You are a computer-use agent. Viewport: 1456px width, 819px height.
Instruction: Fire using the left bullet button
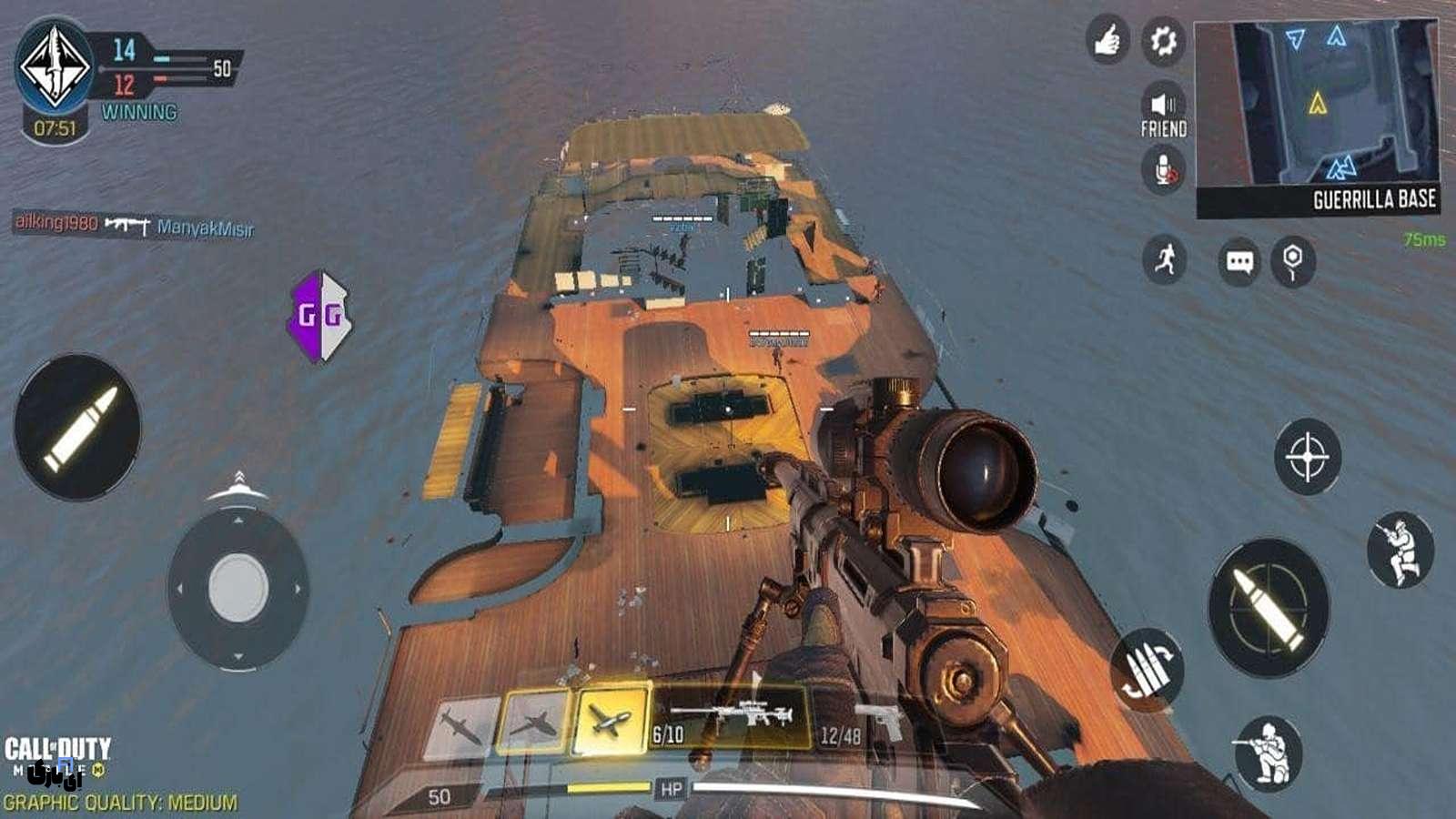(x=78, y=427)
